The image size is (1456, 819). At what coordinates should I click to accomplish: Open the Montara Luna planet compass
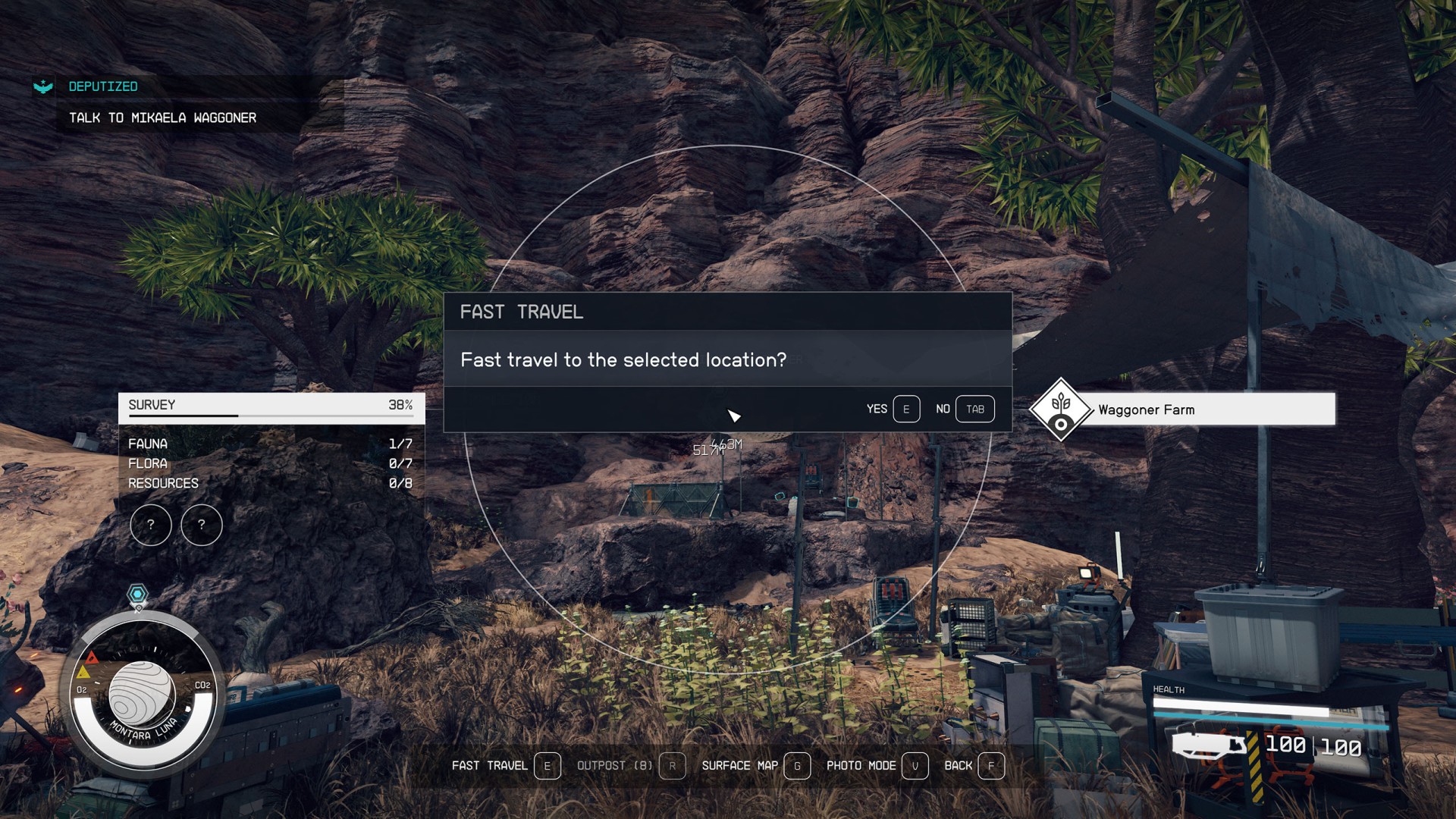point(143,695)
